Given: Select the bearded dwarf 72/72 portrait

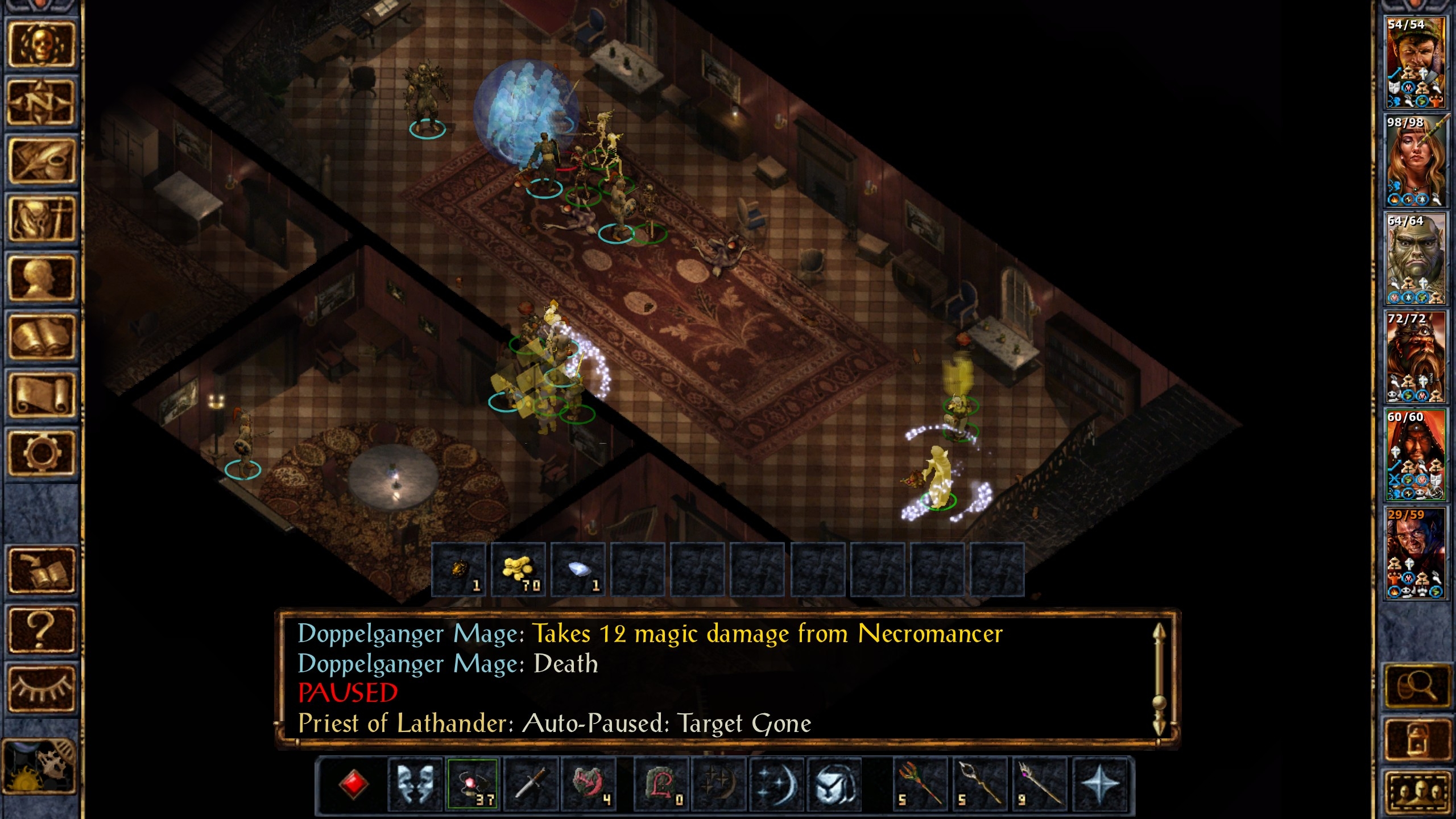Looking at the screenshot, I should [1415, 357].
